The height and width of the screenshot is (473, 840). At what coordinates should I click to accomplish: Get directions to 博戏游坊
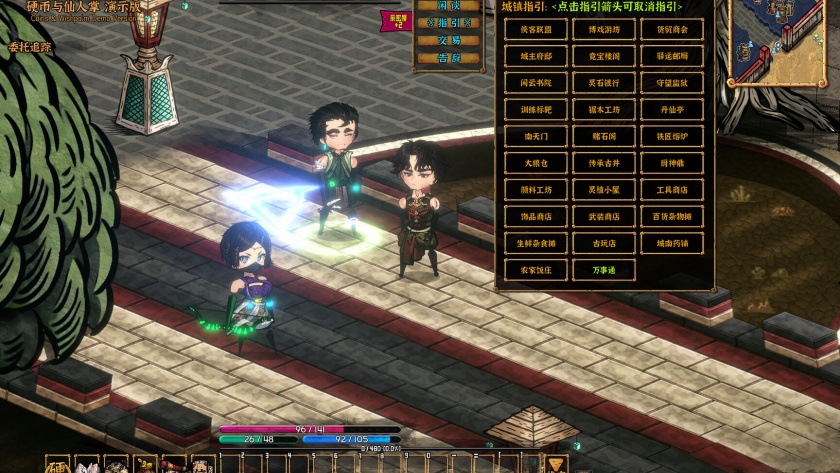(x=603, y=30)
